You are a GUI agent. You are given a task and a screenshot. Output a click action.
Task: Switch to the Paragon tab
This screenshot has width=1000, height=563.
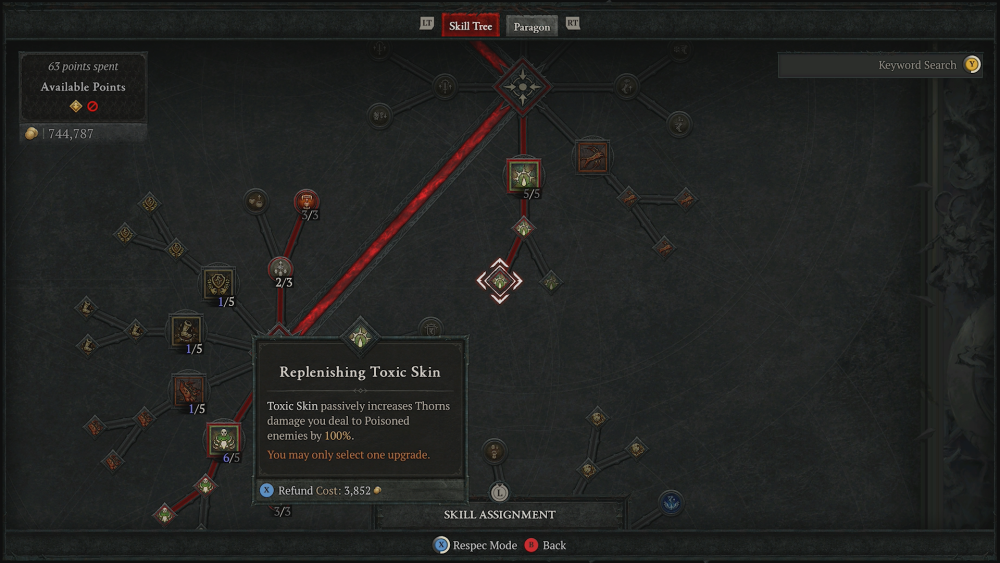tap(532, 26)
